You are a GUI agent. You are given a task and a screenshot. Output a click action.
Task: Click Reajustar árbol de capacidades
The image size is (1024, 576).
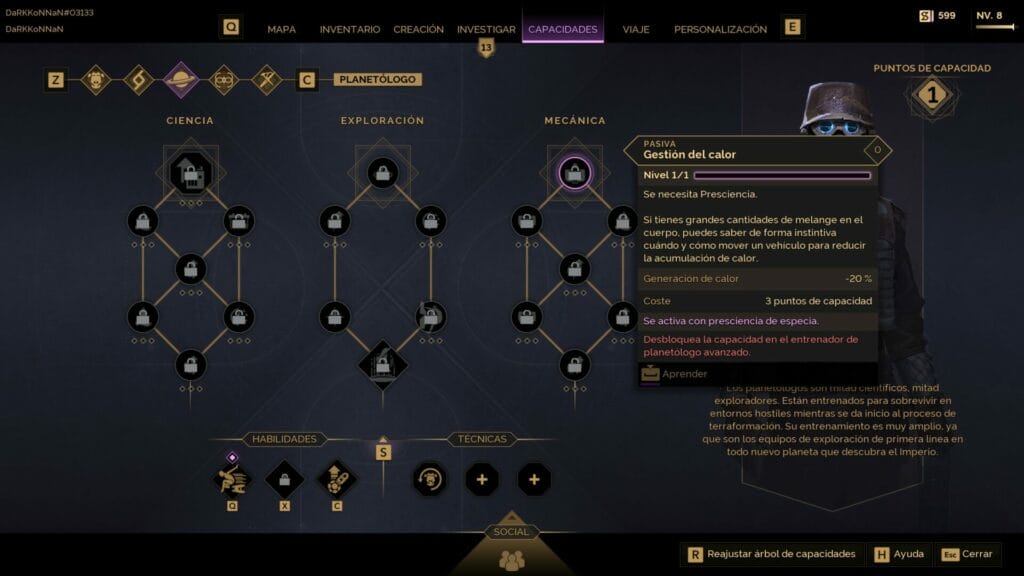point(770,554)
